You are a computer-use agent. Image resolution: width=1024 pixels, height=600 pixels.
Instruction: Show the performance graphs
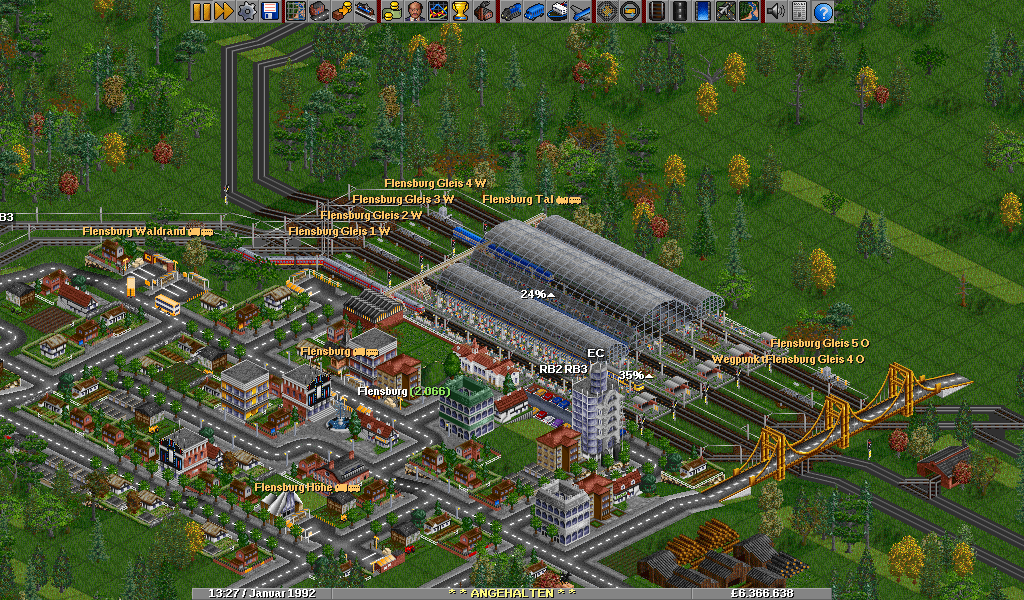437,12
